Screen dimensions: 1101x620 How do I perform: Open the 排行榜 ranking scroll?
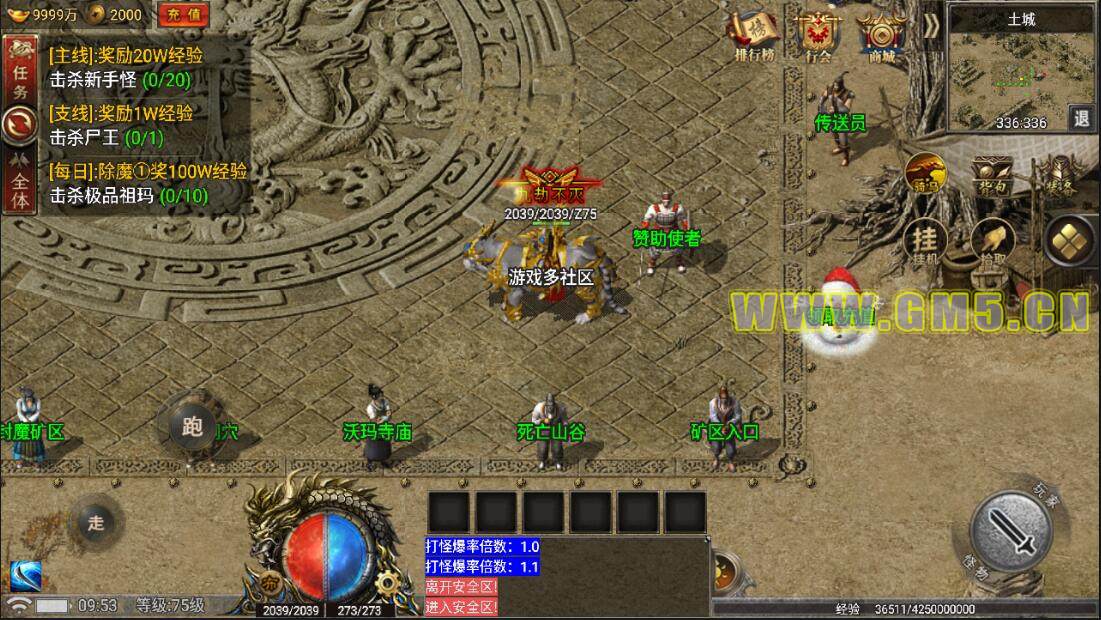coord(755,35)
